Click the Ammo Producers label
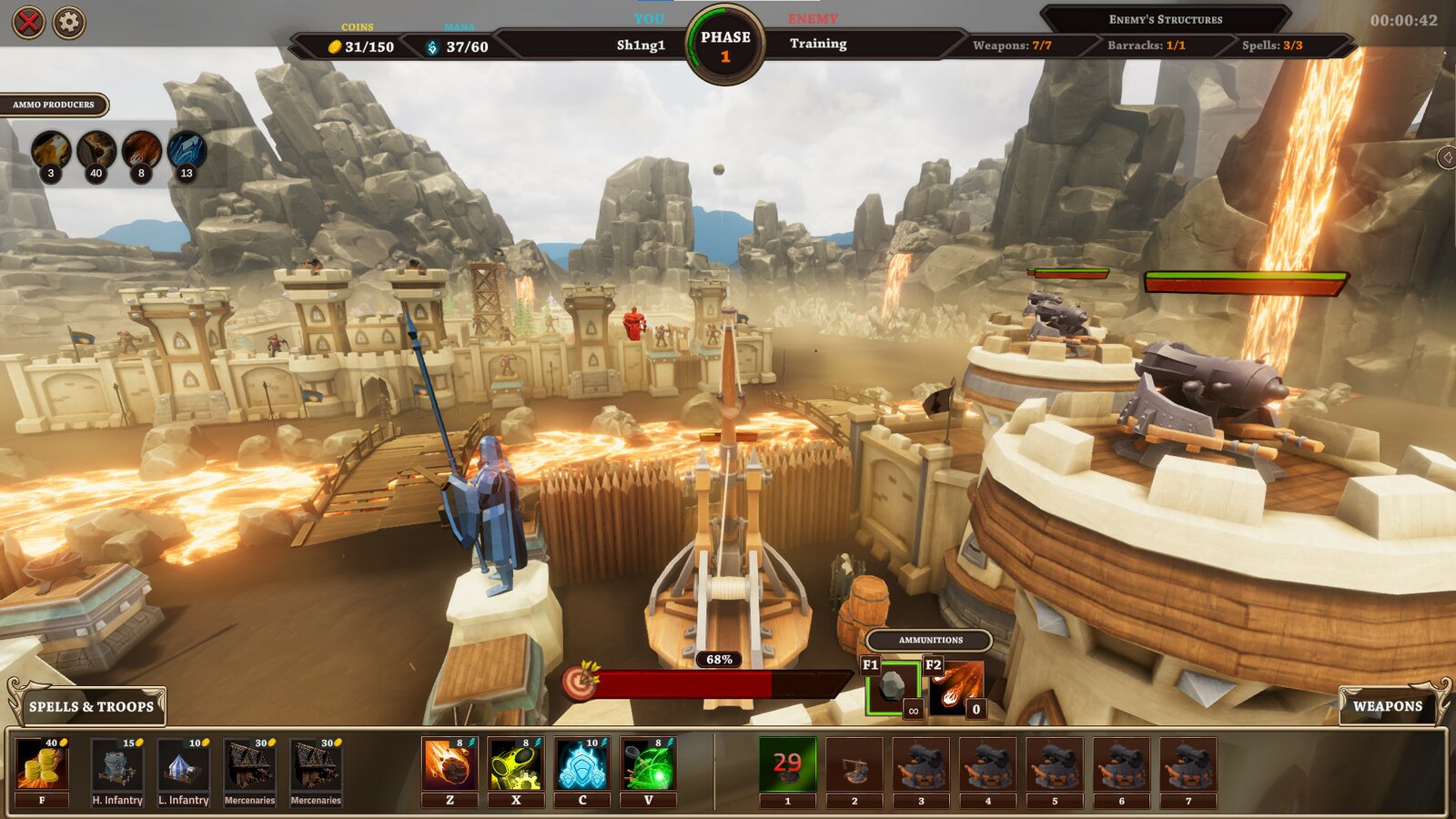The image size is (1456, 819). coord(54,105)
